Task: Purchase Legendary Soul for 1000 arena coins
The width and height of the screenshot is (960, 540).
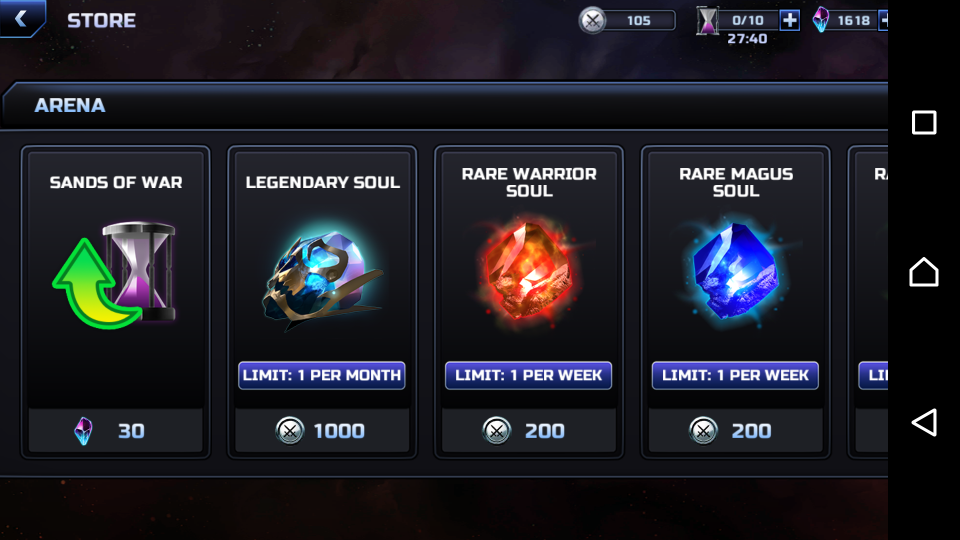Action: point(322,431)
